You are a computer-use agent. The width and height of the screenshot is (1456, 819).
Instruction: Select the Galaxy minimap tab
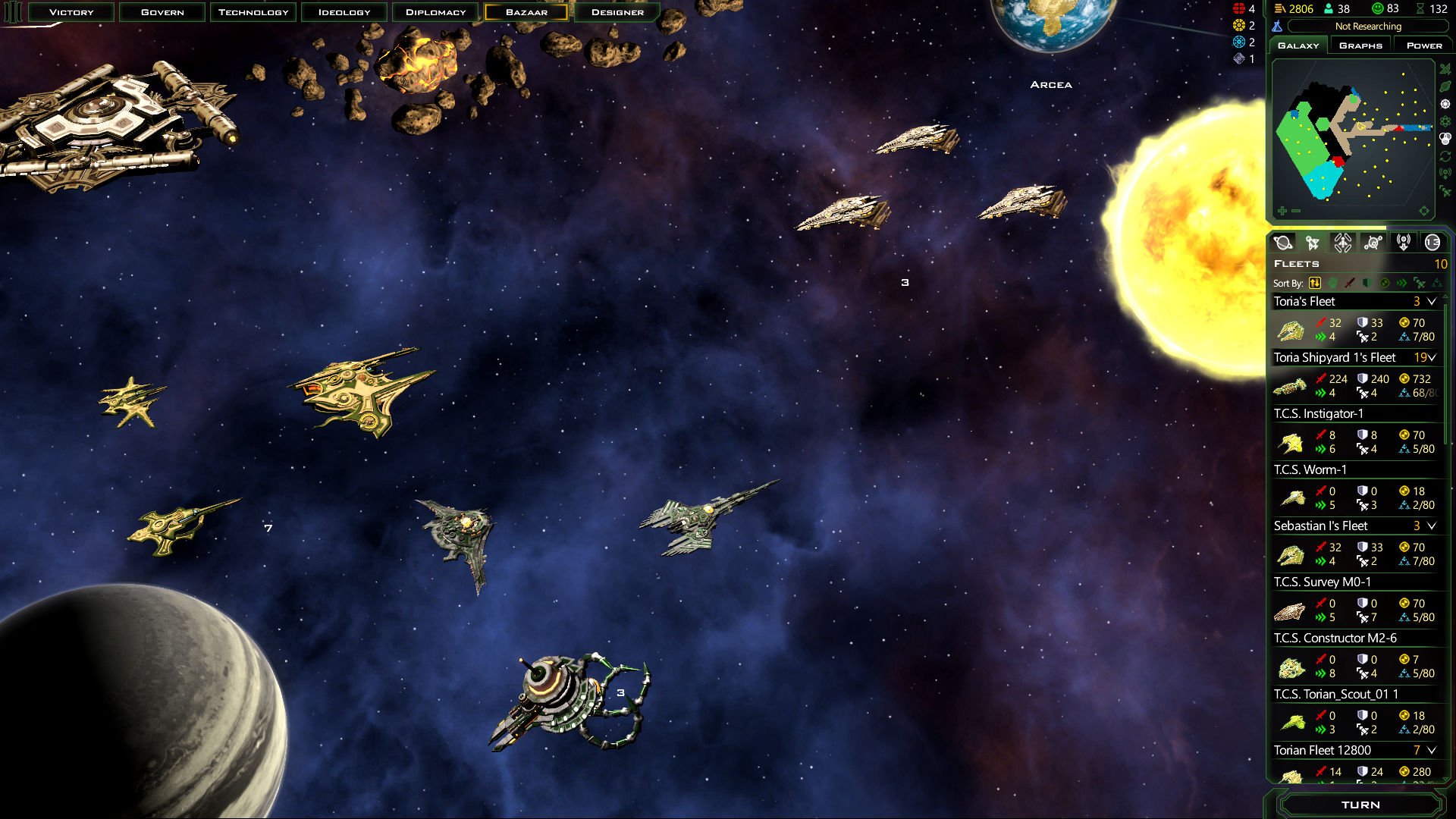click(x=1298, y=45)
